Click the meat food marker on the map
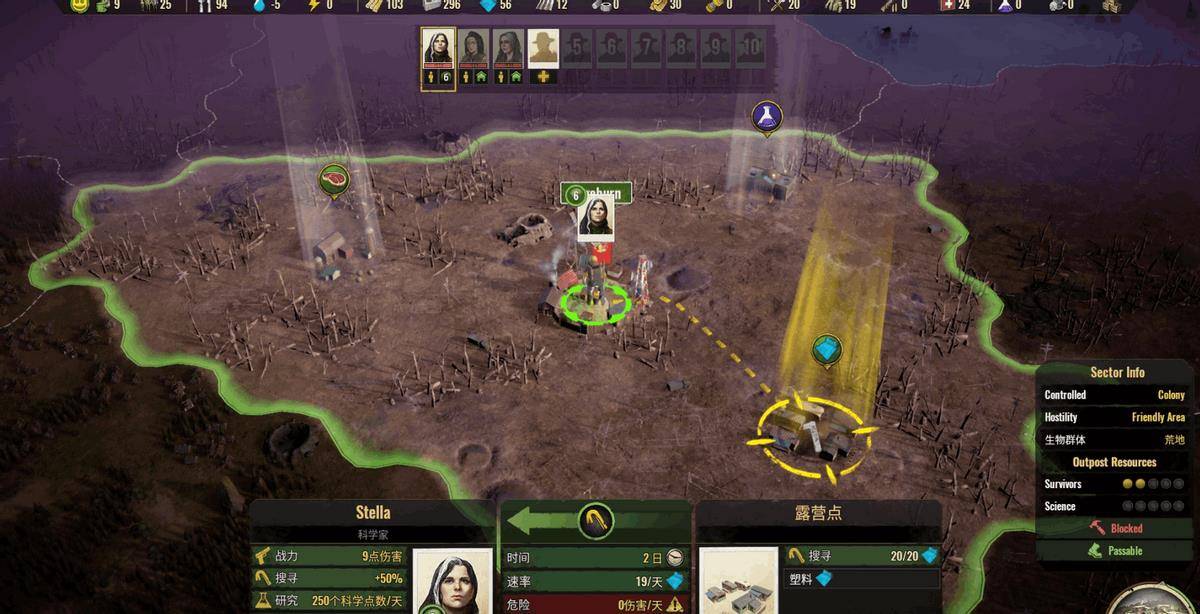Image resolution: width=1200 pixels, height=614 pixels. 333,180
